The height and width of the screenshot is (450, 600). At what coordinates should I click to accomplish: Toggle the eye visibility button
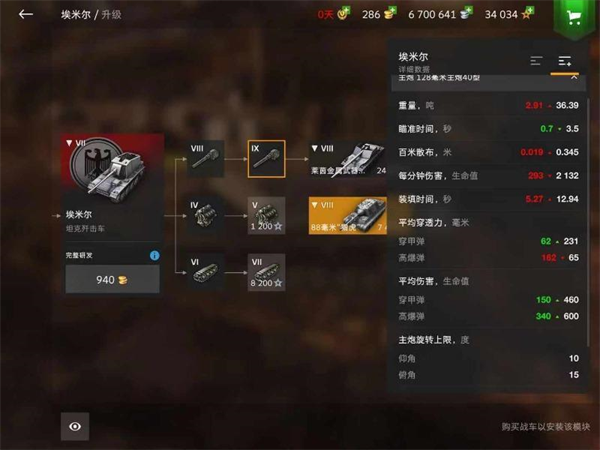click(75, 425)
